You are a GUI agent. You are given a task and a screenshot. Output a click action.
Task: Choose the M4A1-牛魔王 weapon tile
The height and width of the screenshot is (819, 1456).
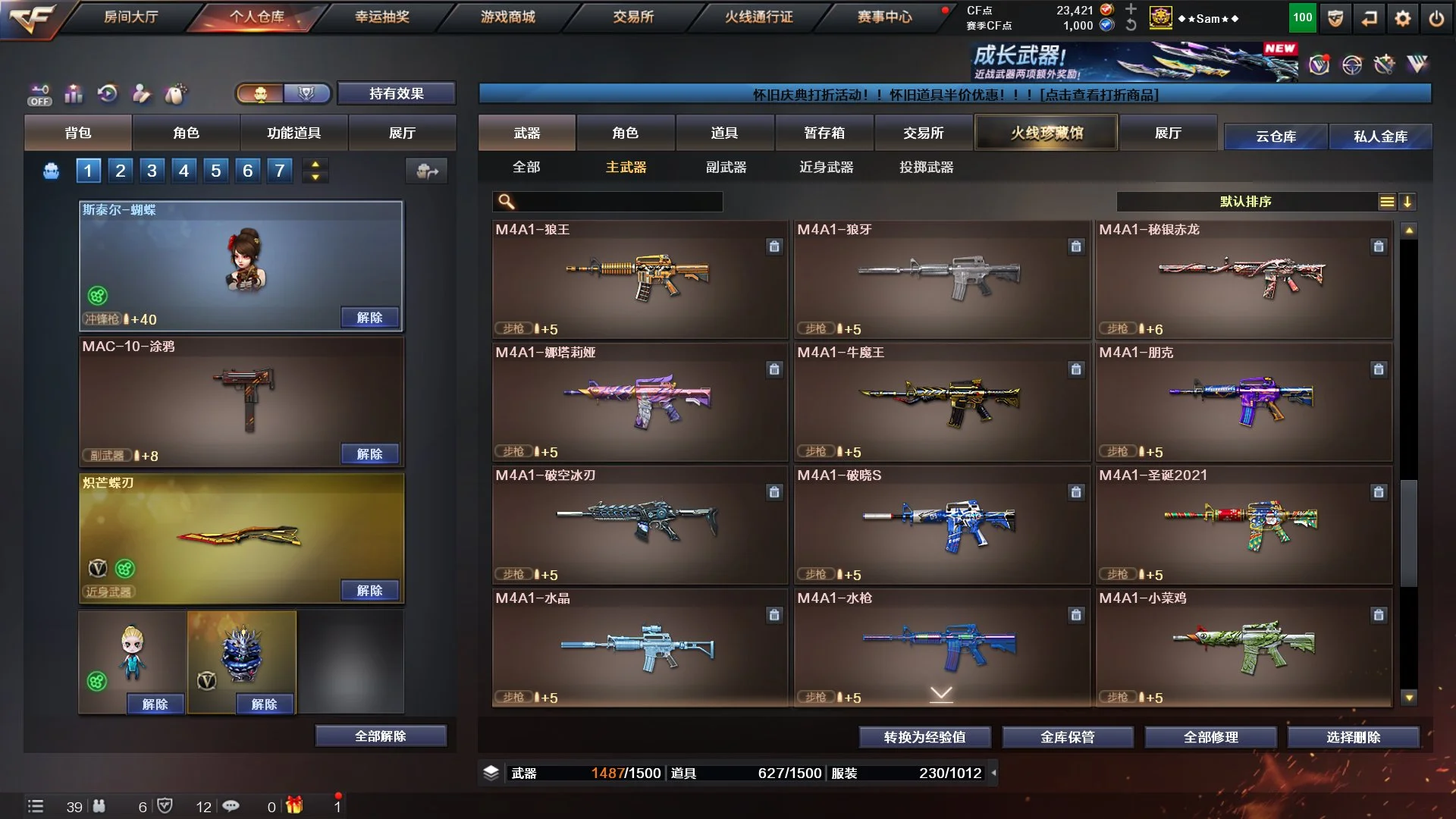(x=941, y=402)
